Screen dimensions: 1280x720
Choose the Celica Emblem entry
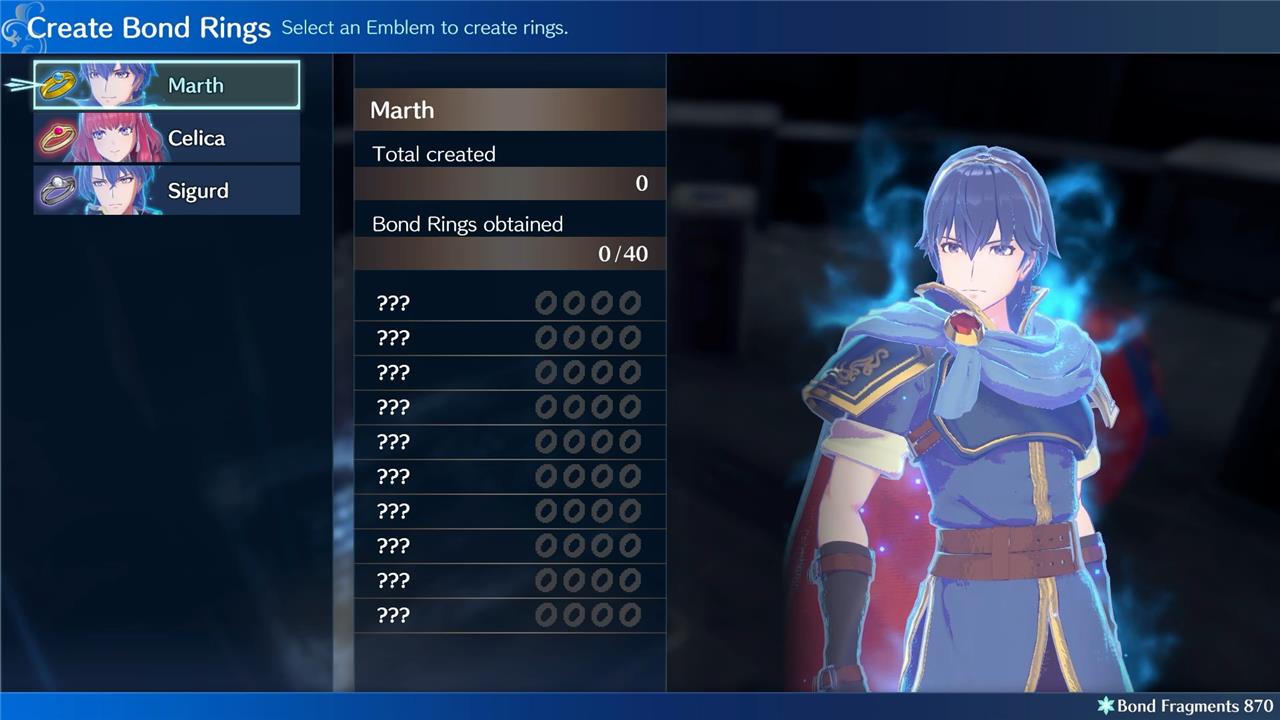[167, 138]
